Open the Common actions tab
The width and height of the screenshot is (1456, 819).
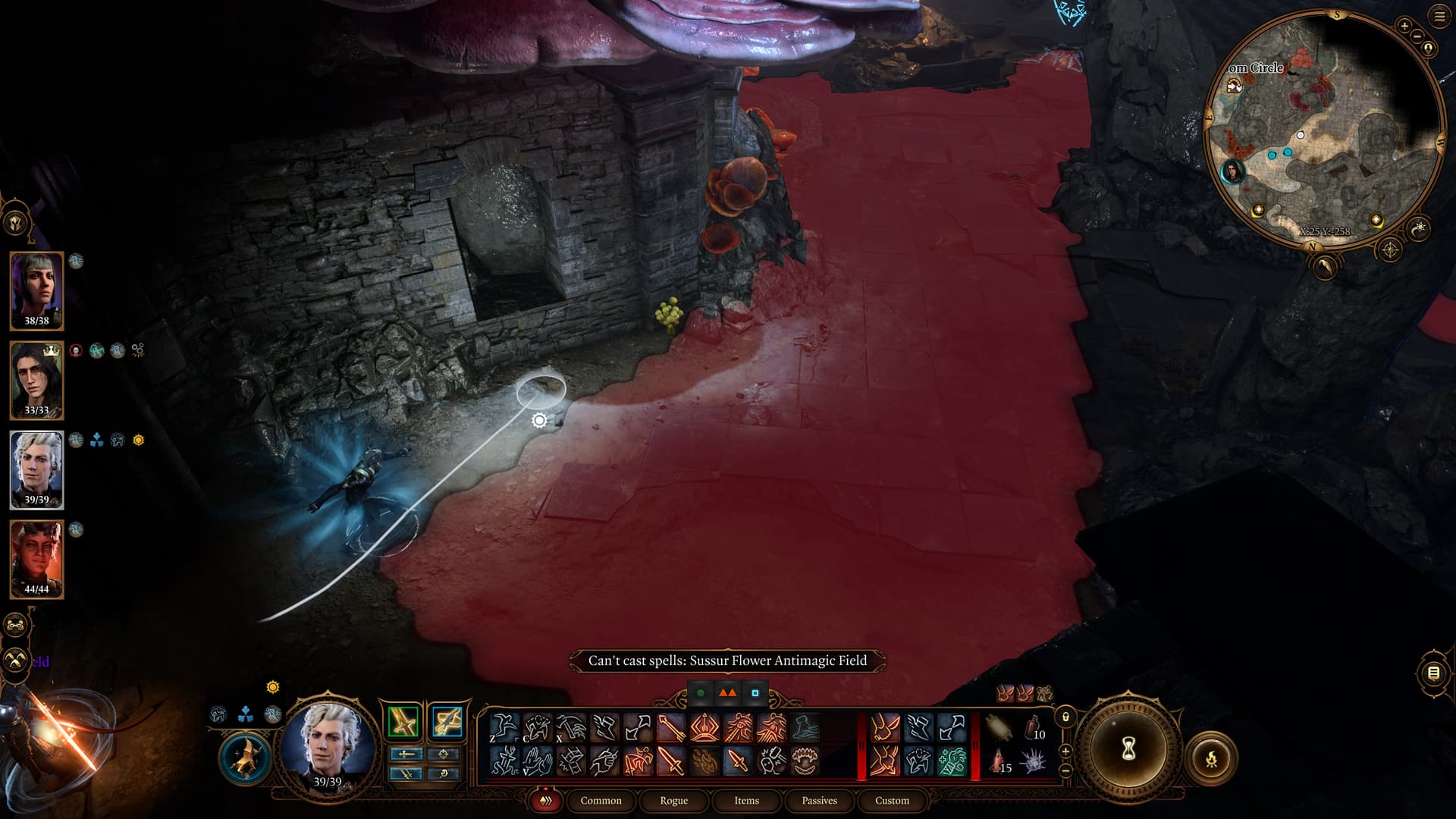(601, 800)
